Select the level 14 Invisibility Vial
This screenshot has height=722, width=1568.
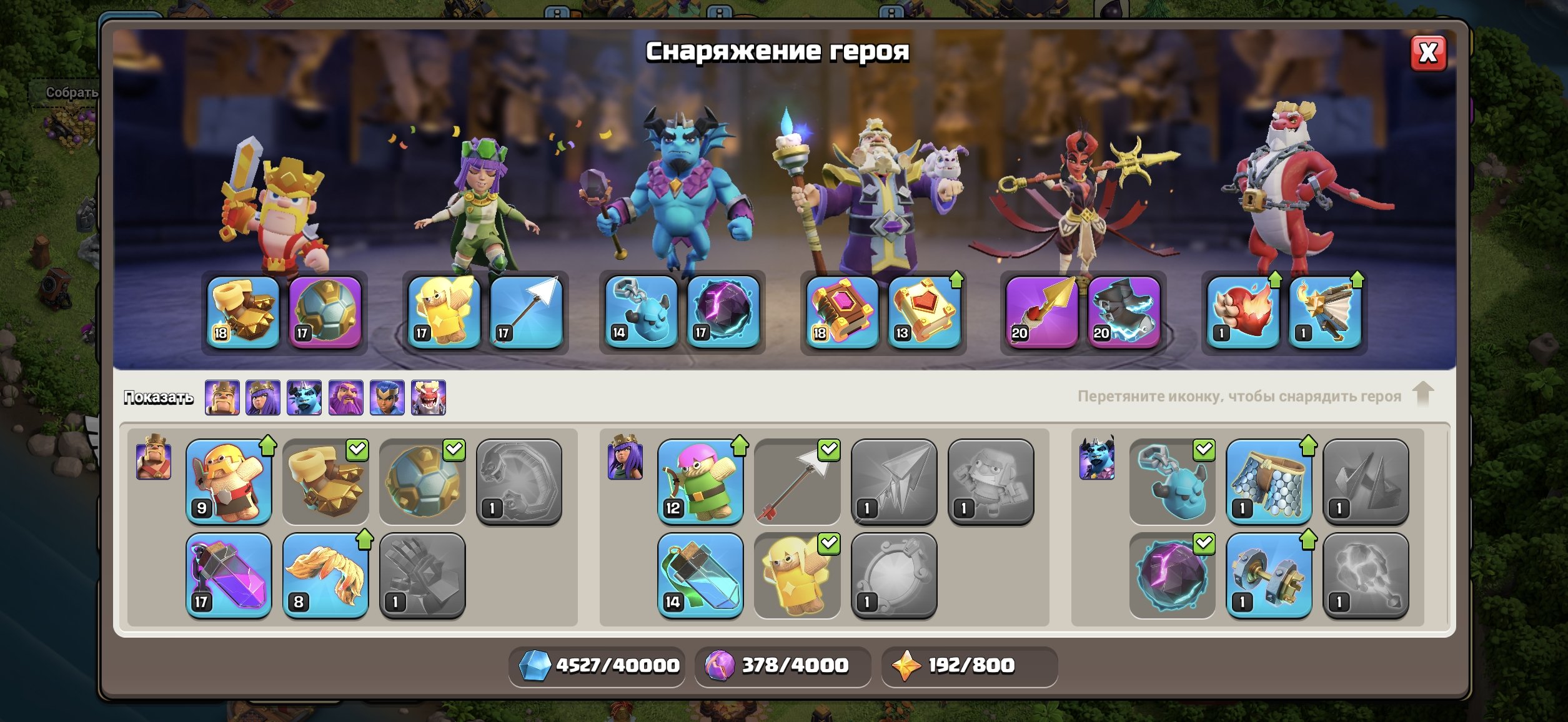click(700, 575)
